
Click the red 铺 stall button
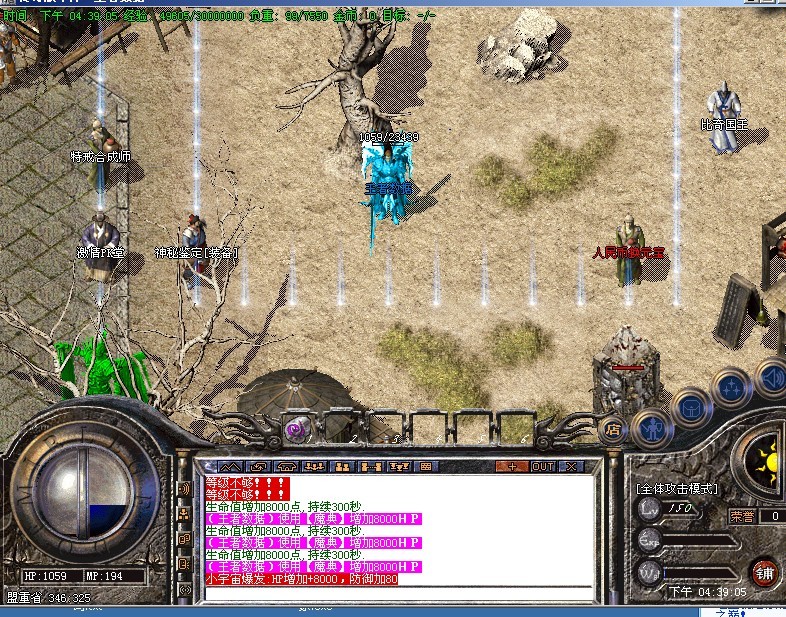point(765,573)
